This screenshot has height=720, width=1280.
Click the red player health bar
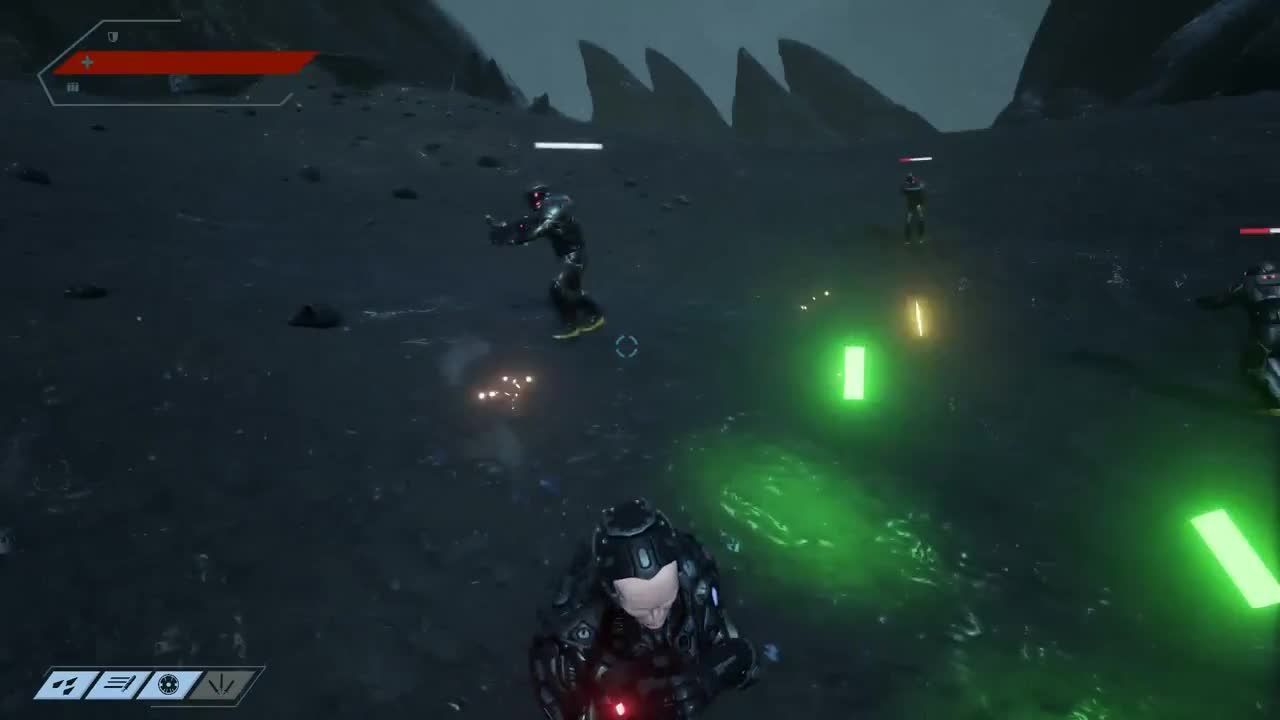[x=185, y=62]
